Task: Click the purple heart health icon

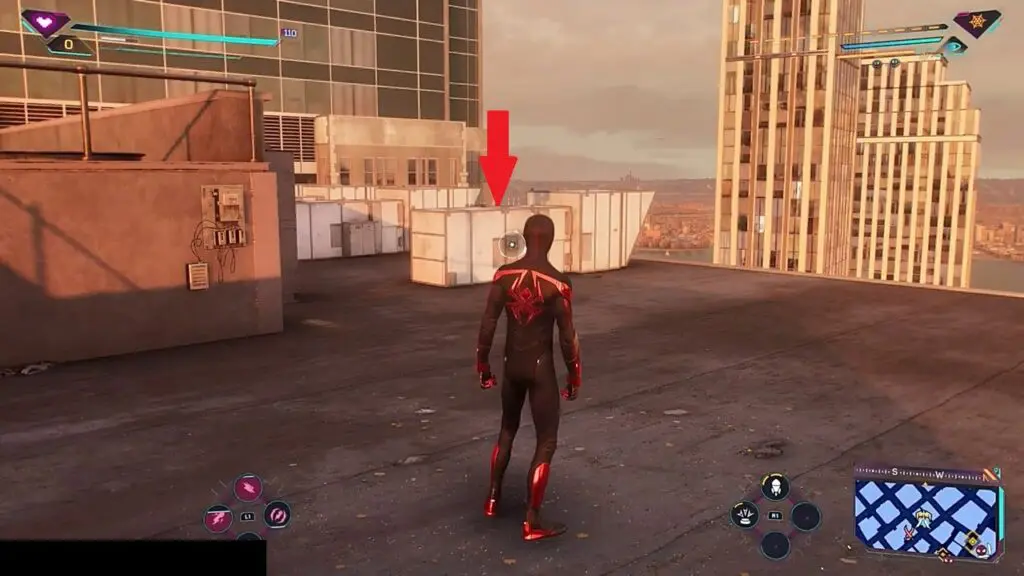Action: click(x=45, y=22)
